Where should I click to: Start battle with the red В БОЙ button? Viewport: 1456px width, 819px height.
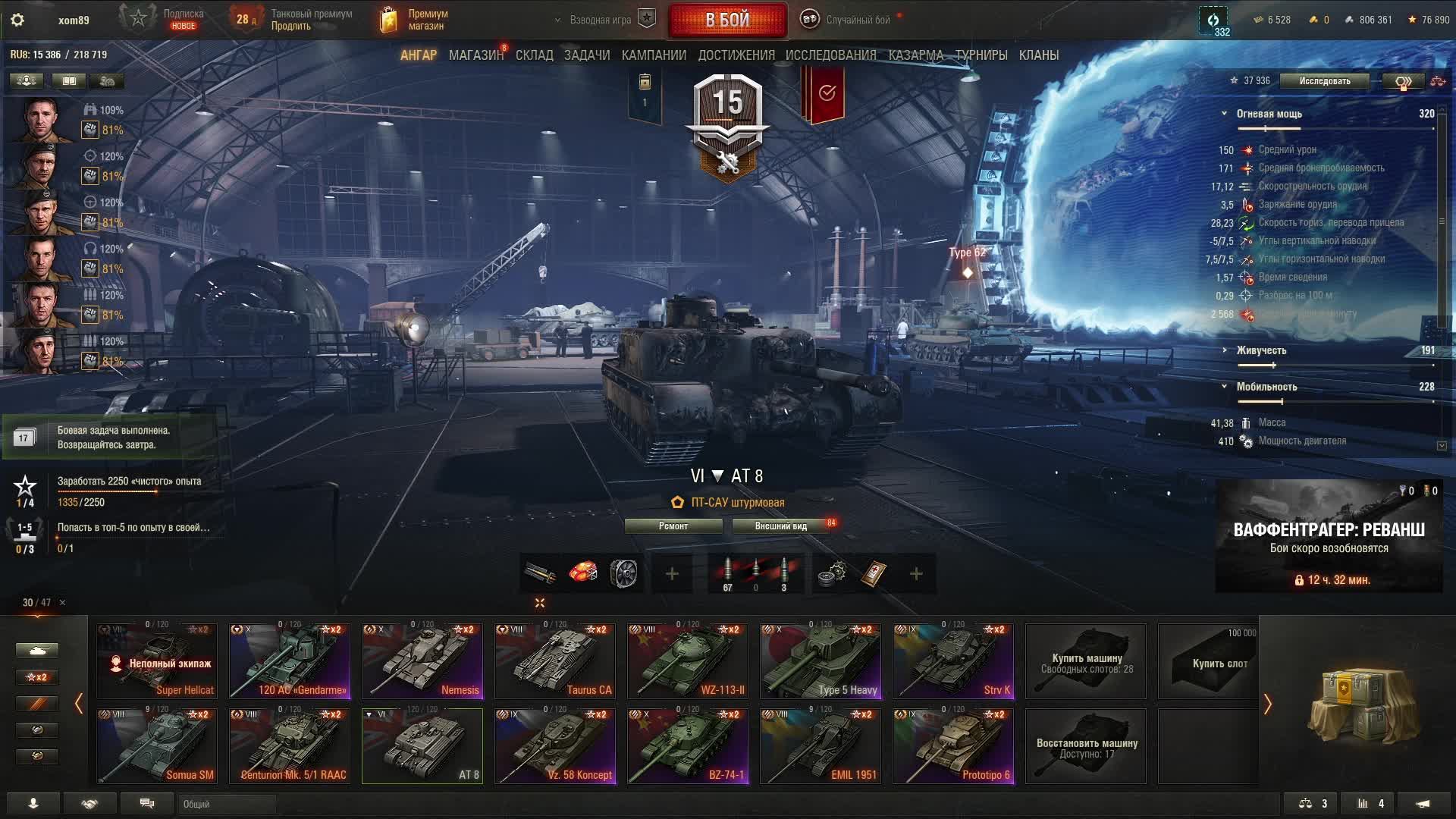[727, 20]
